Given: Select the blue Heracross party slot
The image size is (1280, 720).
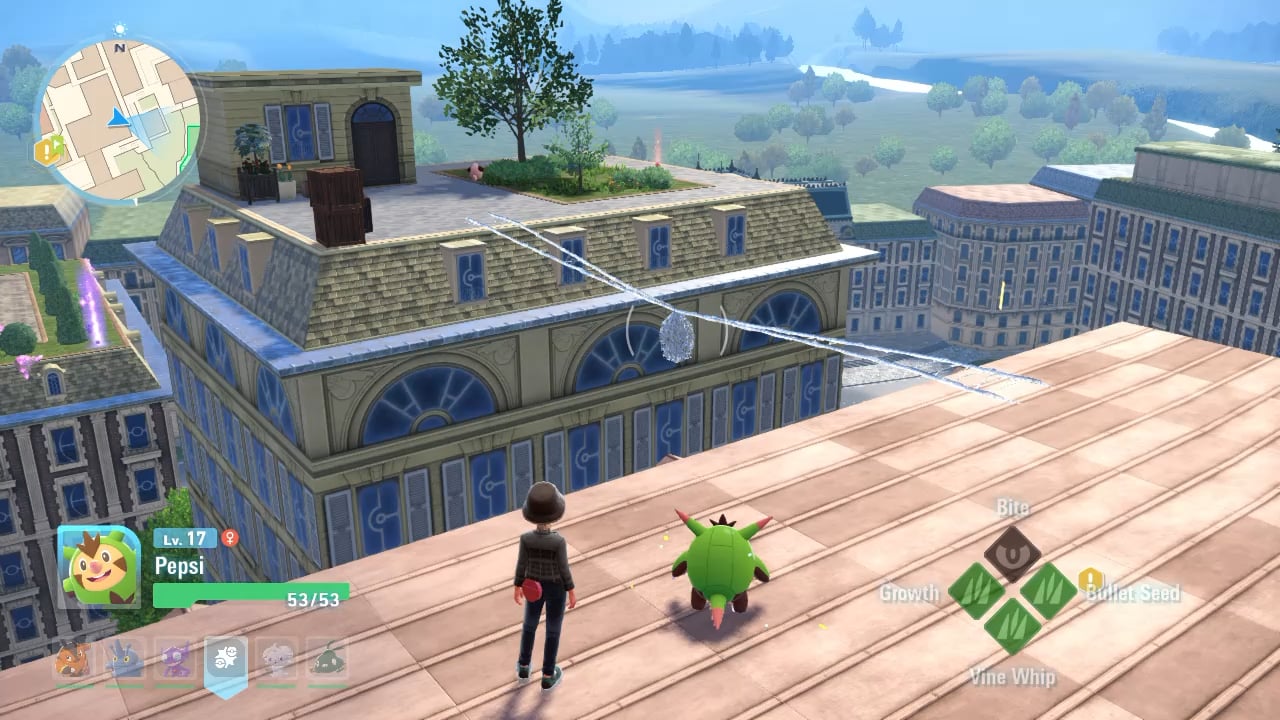Looking at the screenshot, I should (125, 660).
